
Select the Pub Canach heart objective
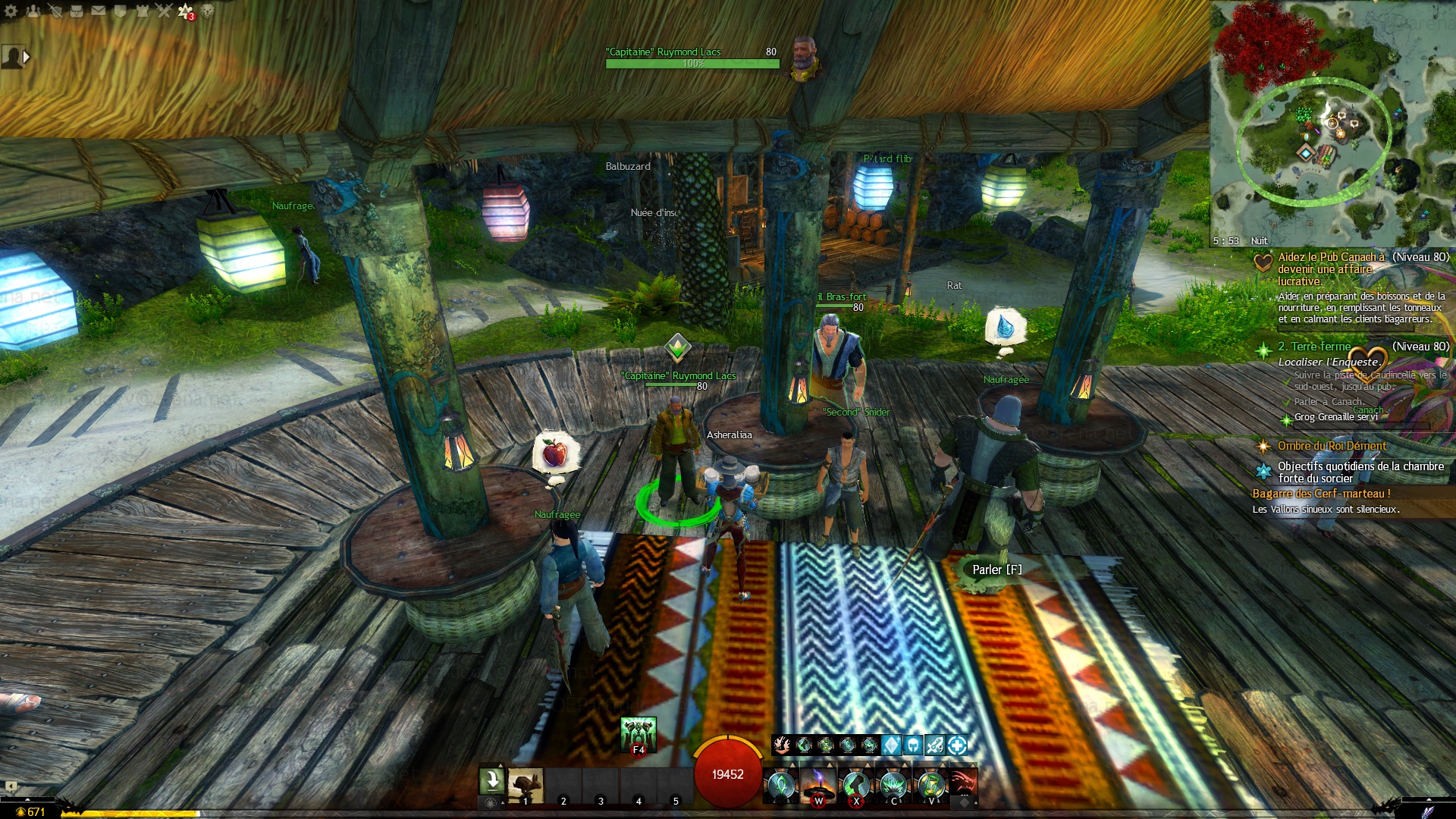[1263, 263]
